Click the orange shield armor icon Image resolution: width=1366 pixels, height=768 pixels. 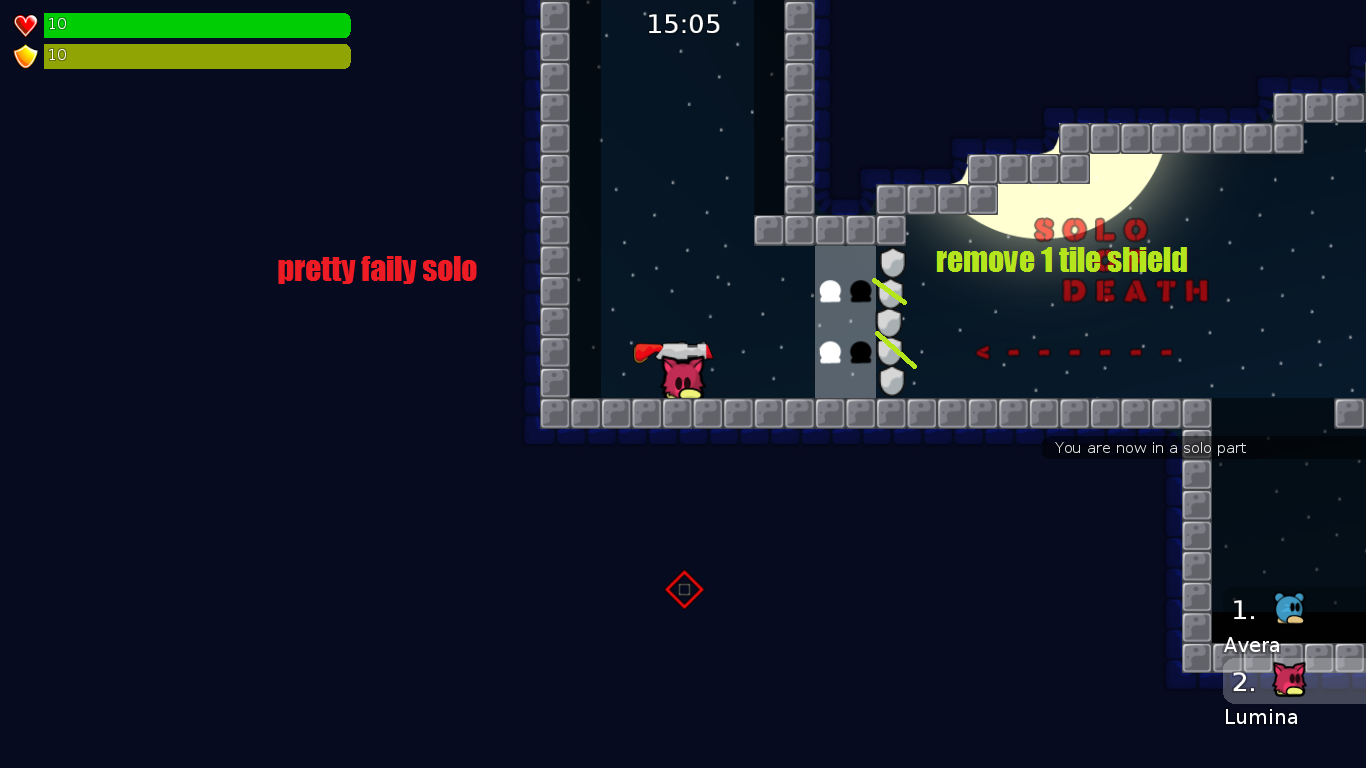[x=24, y=56]
